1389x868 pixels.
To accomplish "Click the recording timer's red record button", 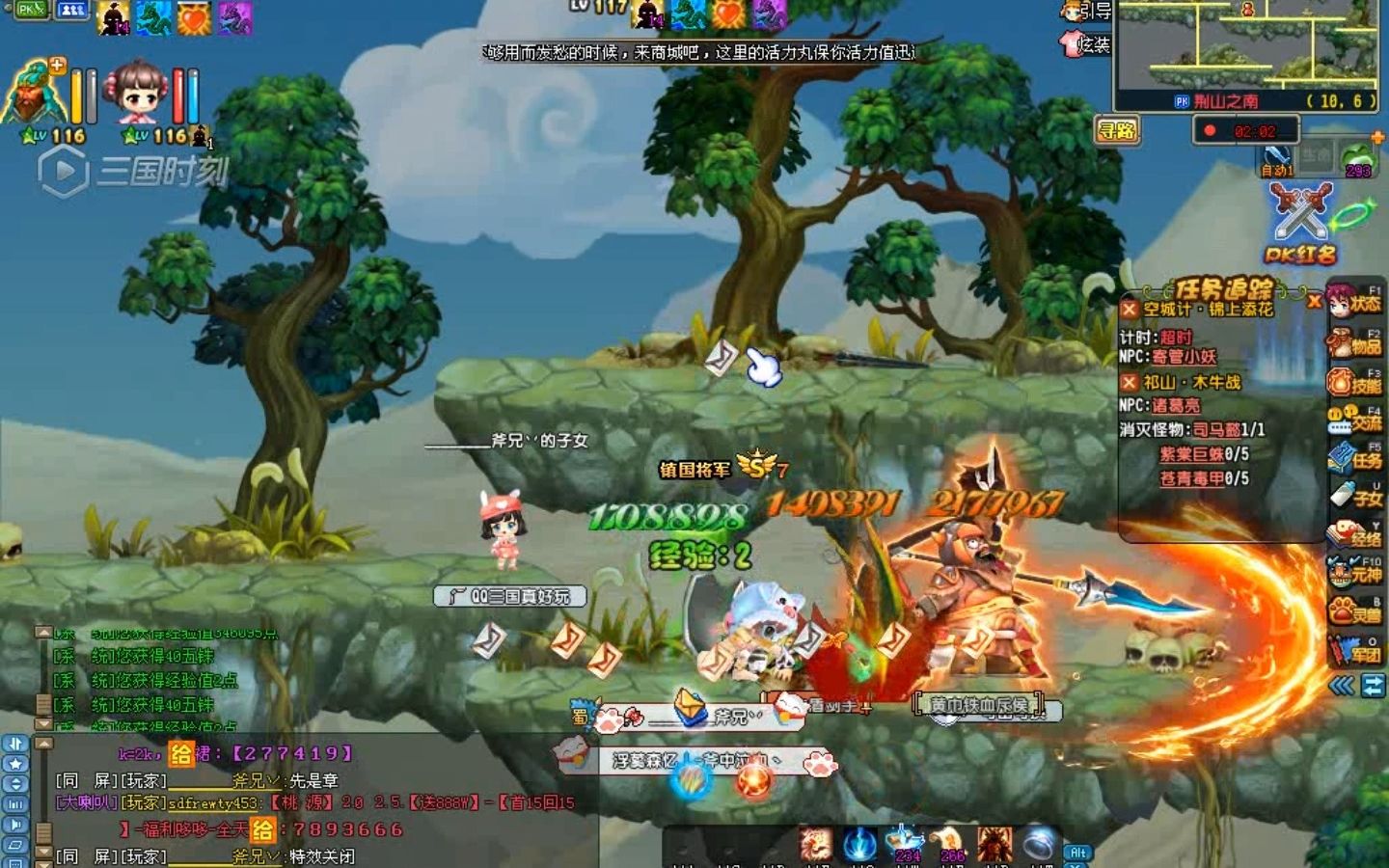I will click(1210, 130).
